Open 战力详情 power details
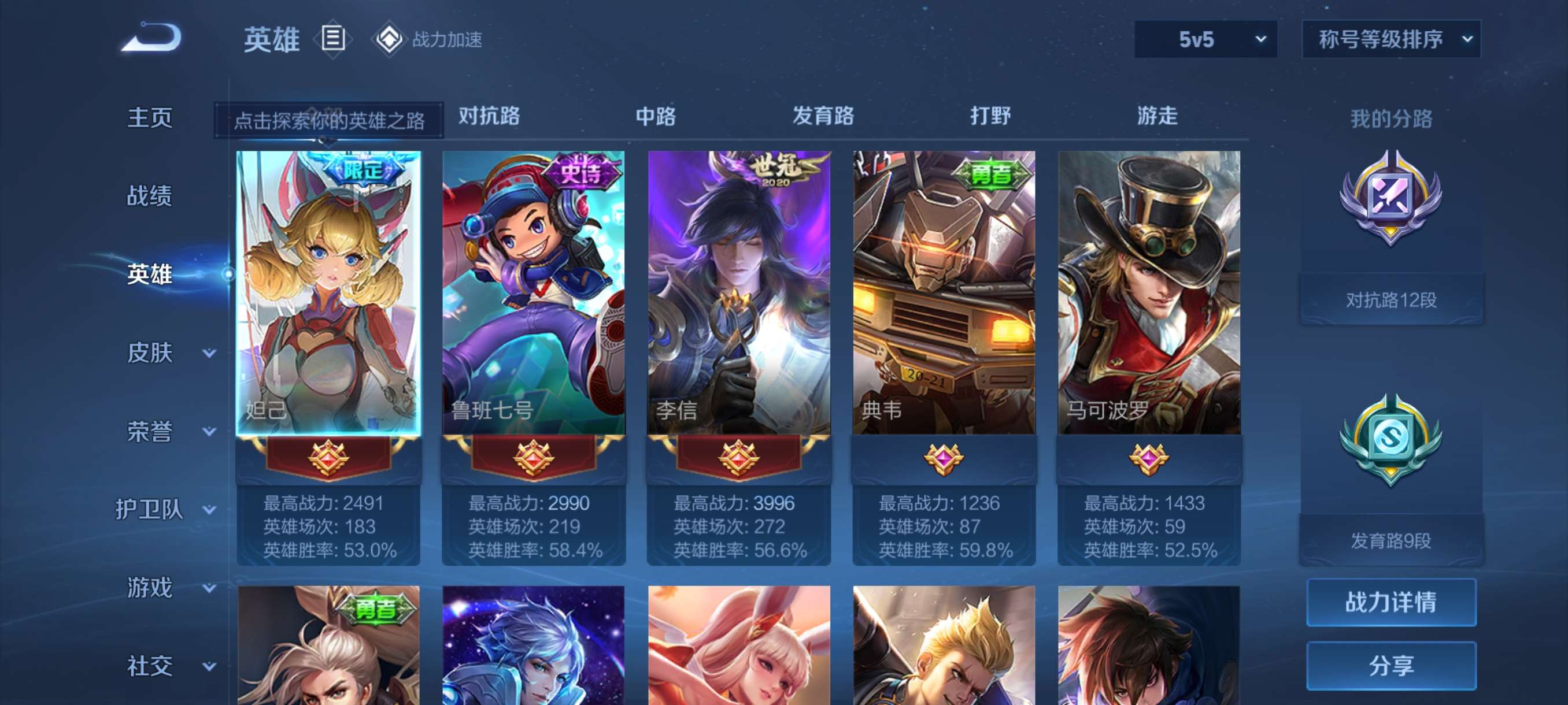 point(1391,602)
